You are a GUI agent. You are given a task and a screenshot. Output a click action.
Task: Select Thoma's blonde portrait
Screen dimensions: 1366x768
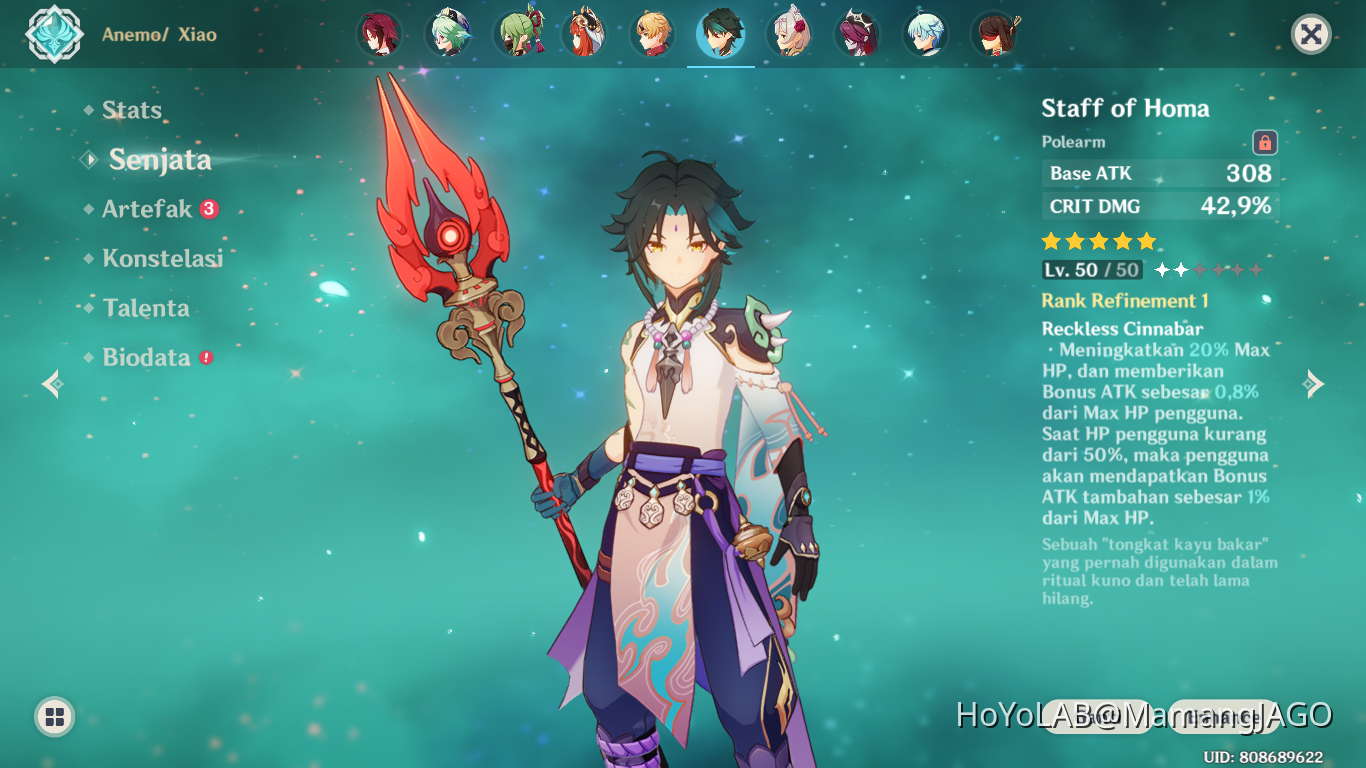[652, 32]
